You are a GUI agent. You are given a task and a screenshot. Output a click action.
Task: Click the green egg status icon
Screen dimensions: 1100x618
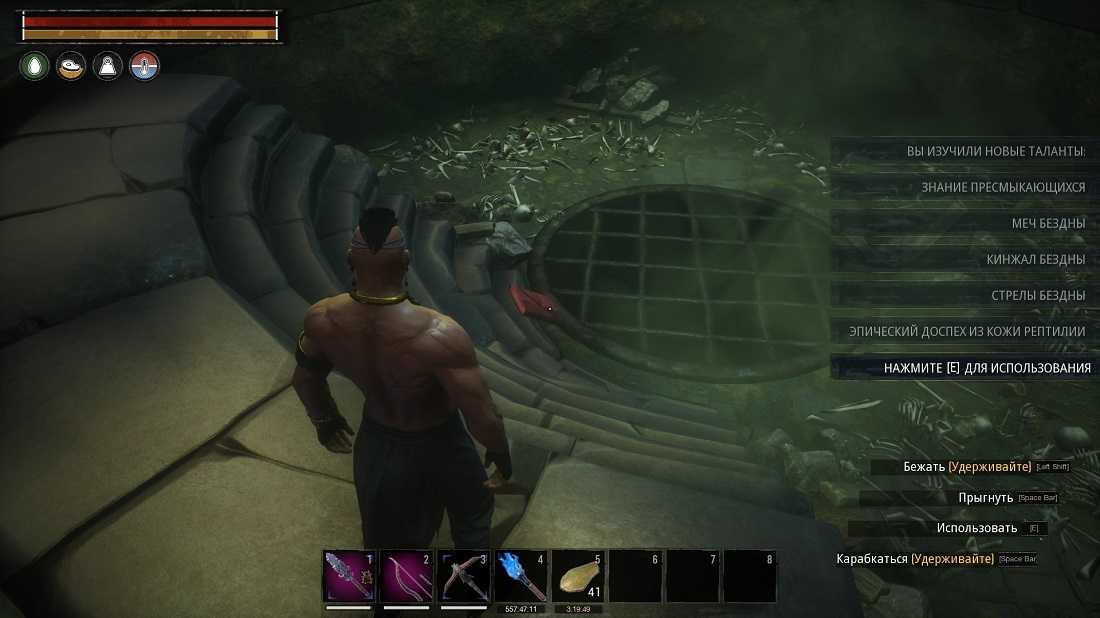click(34, 67)
